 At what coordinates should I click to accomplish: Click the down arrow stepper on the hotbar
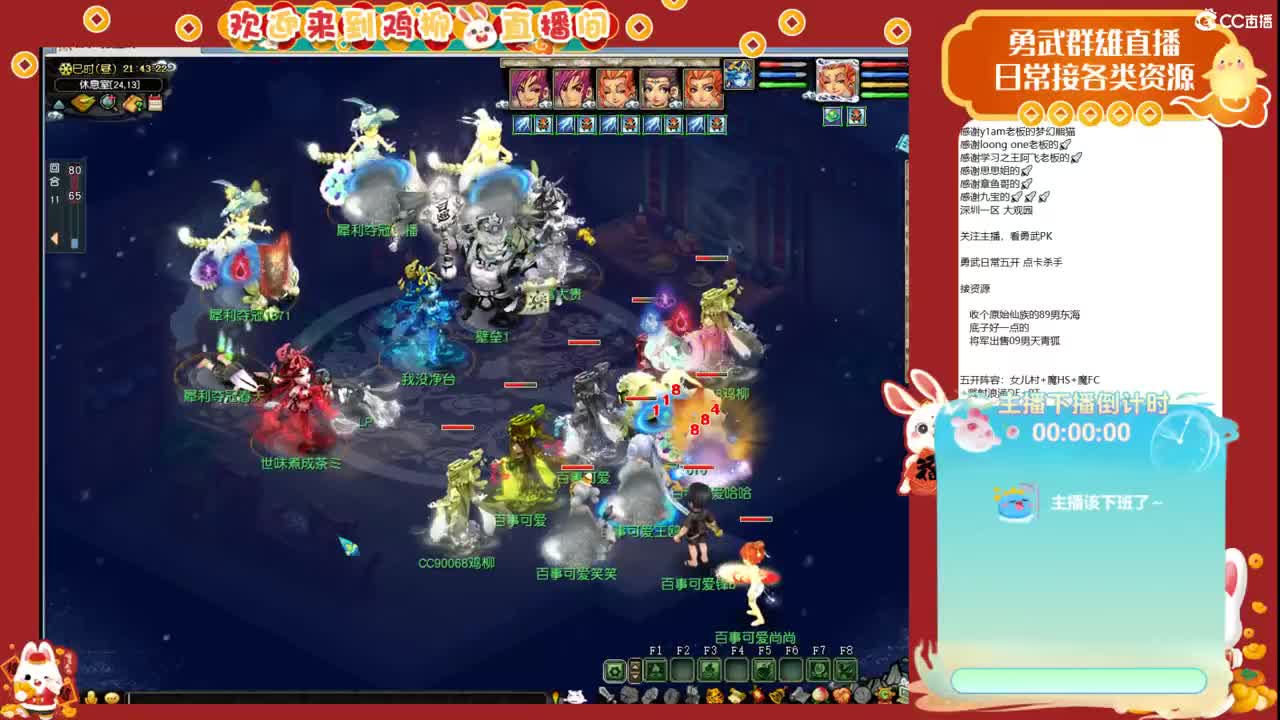[634, 676]
